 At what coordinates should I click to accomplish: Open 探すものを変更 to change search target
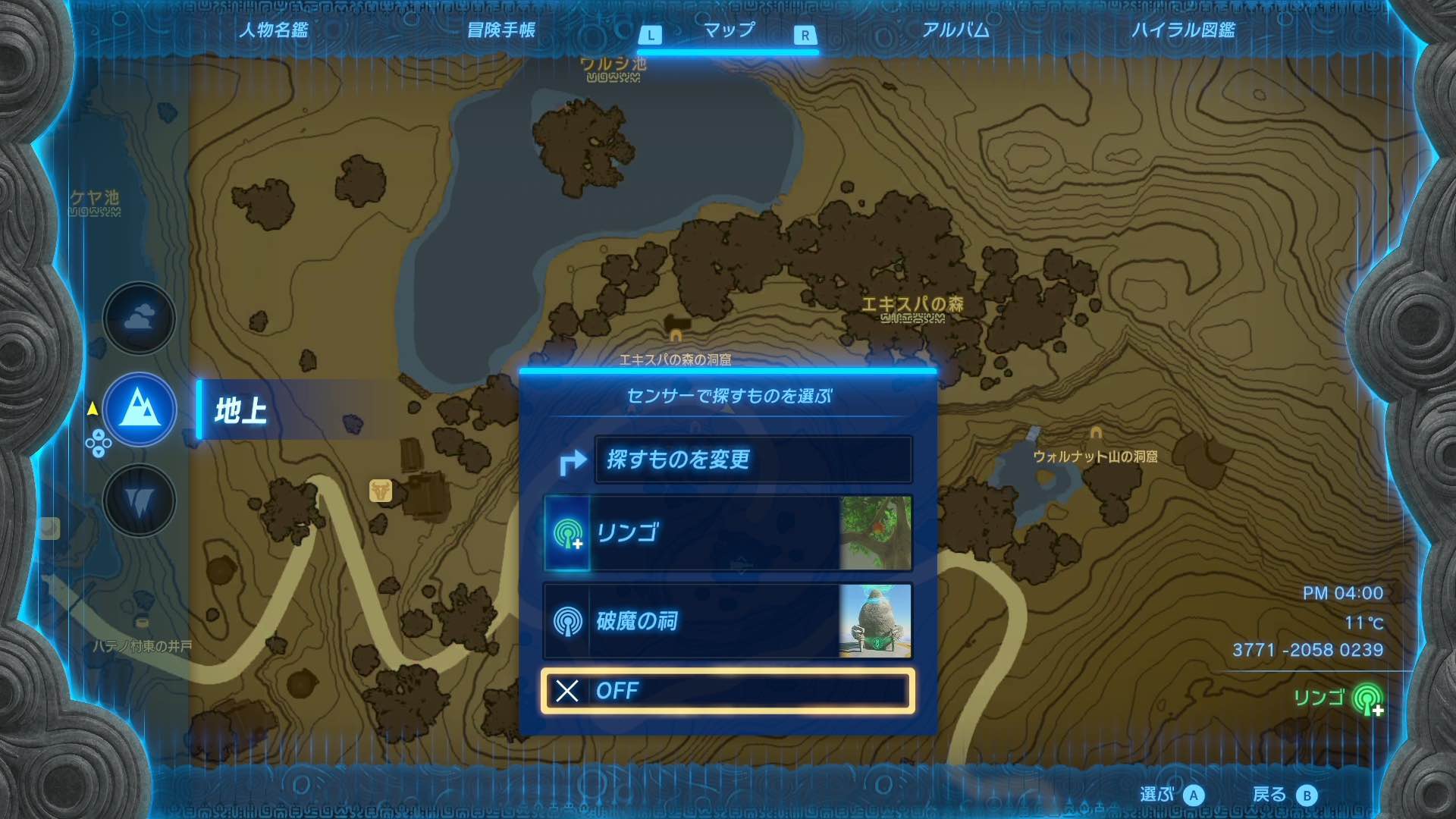[755, 459]
